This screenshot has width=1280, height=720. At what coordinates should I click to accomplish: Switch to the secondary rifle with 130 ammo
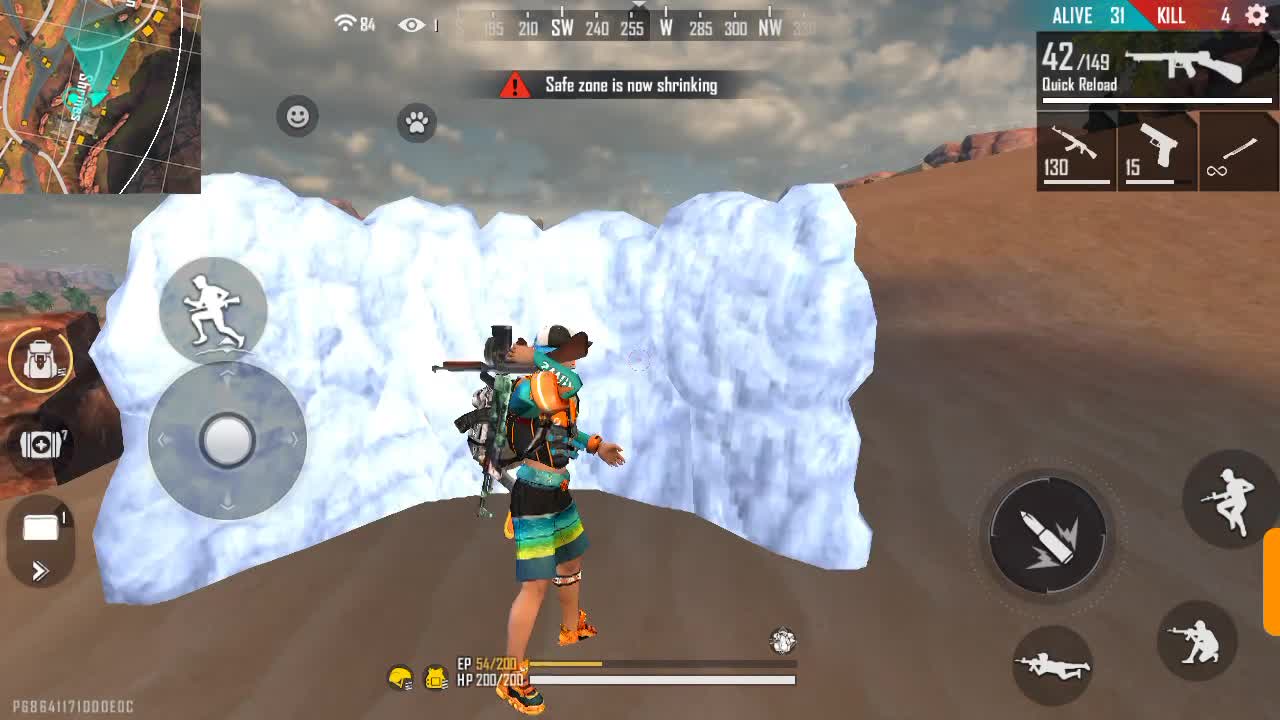pyautogui.click(x=1076, y=151)
